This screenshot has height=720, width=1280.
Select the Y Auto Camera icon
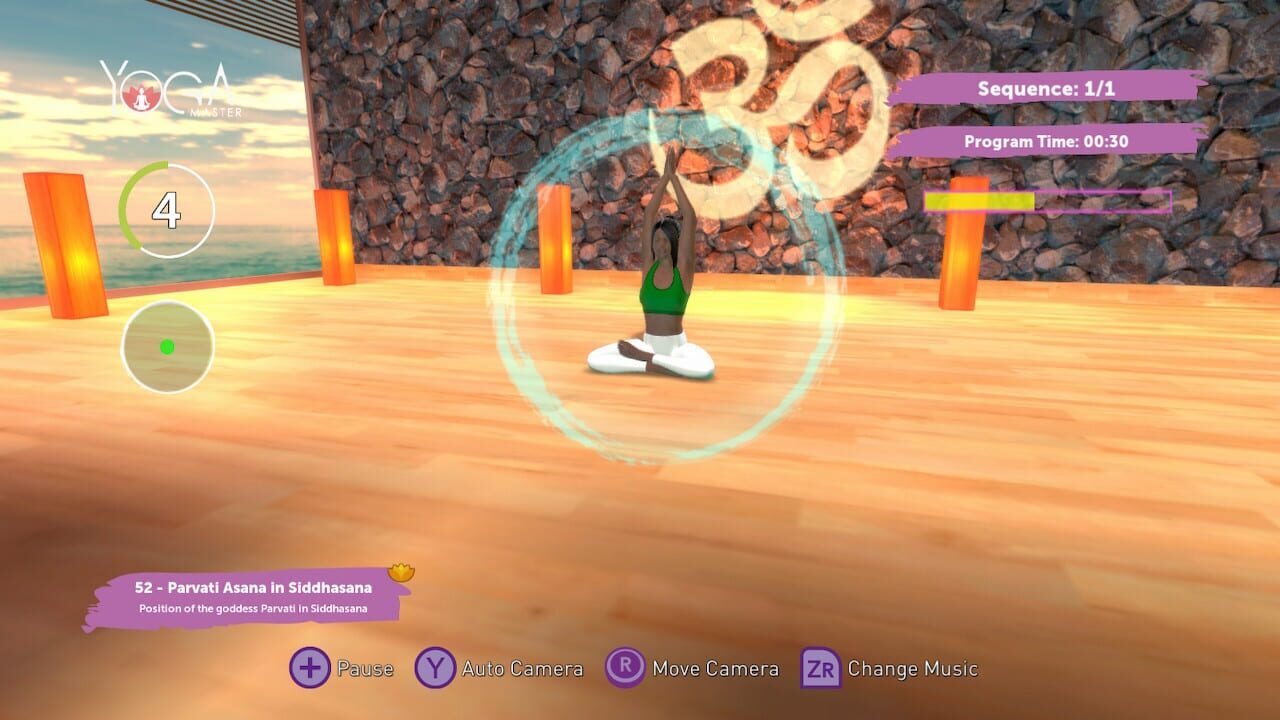(x=435, y=668)
